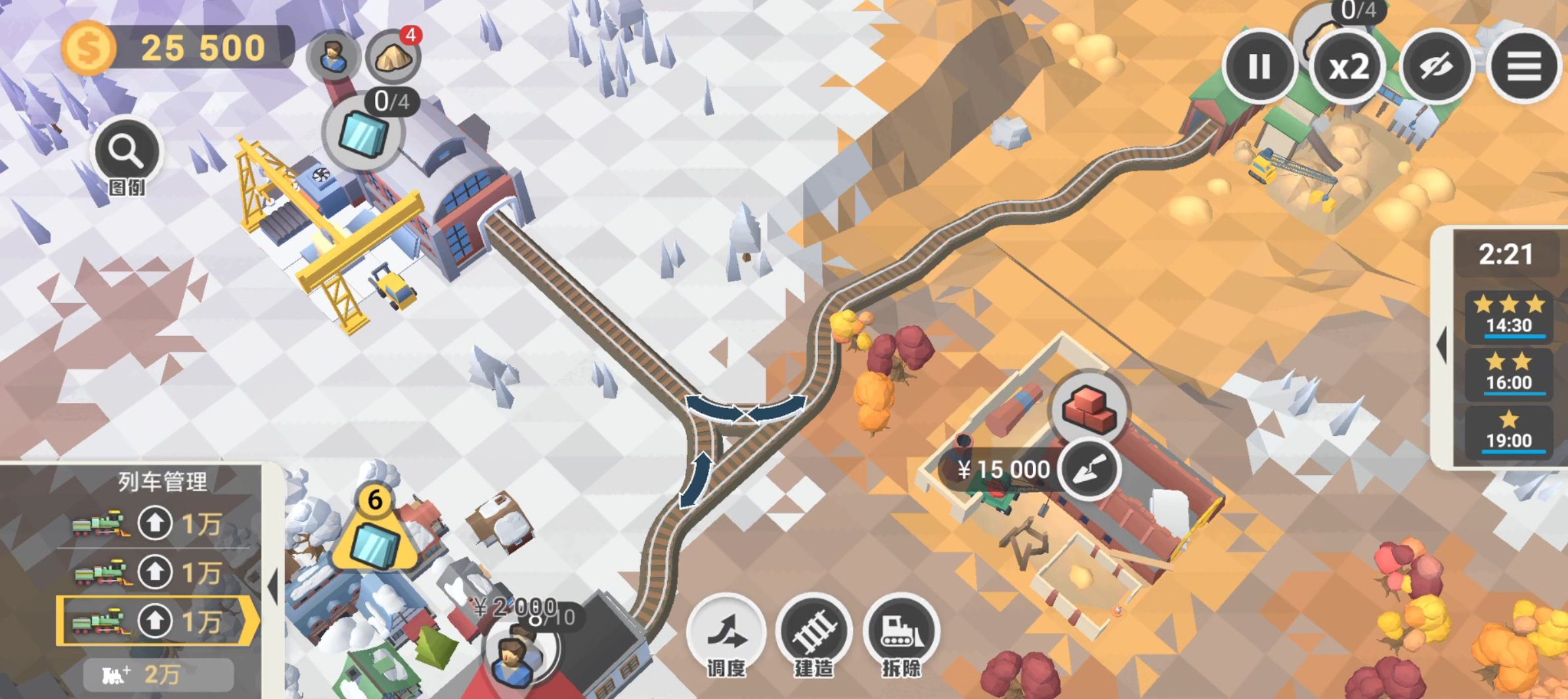Open the hamburger menu
This screenshot has width=1568, height=699.
[x=1523, y=66]
